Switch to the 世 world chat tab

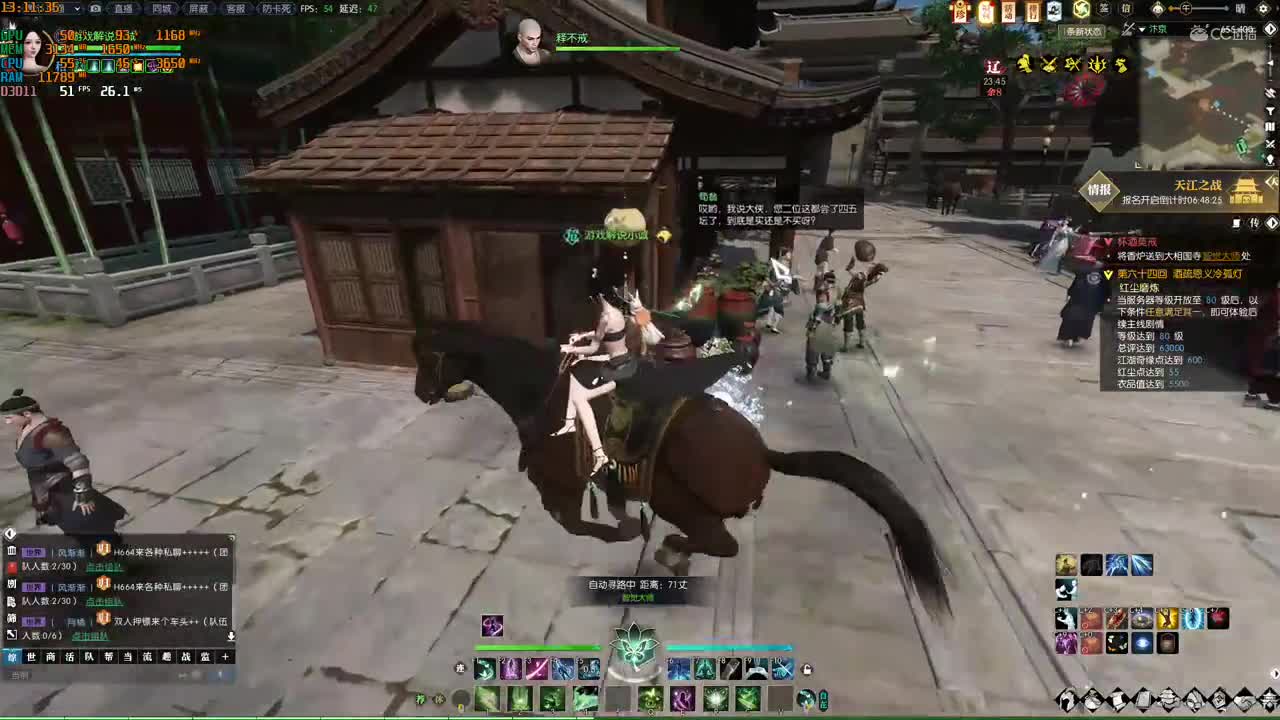tap(31, 657)
